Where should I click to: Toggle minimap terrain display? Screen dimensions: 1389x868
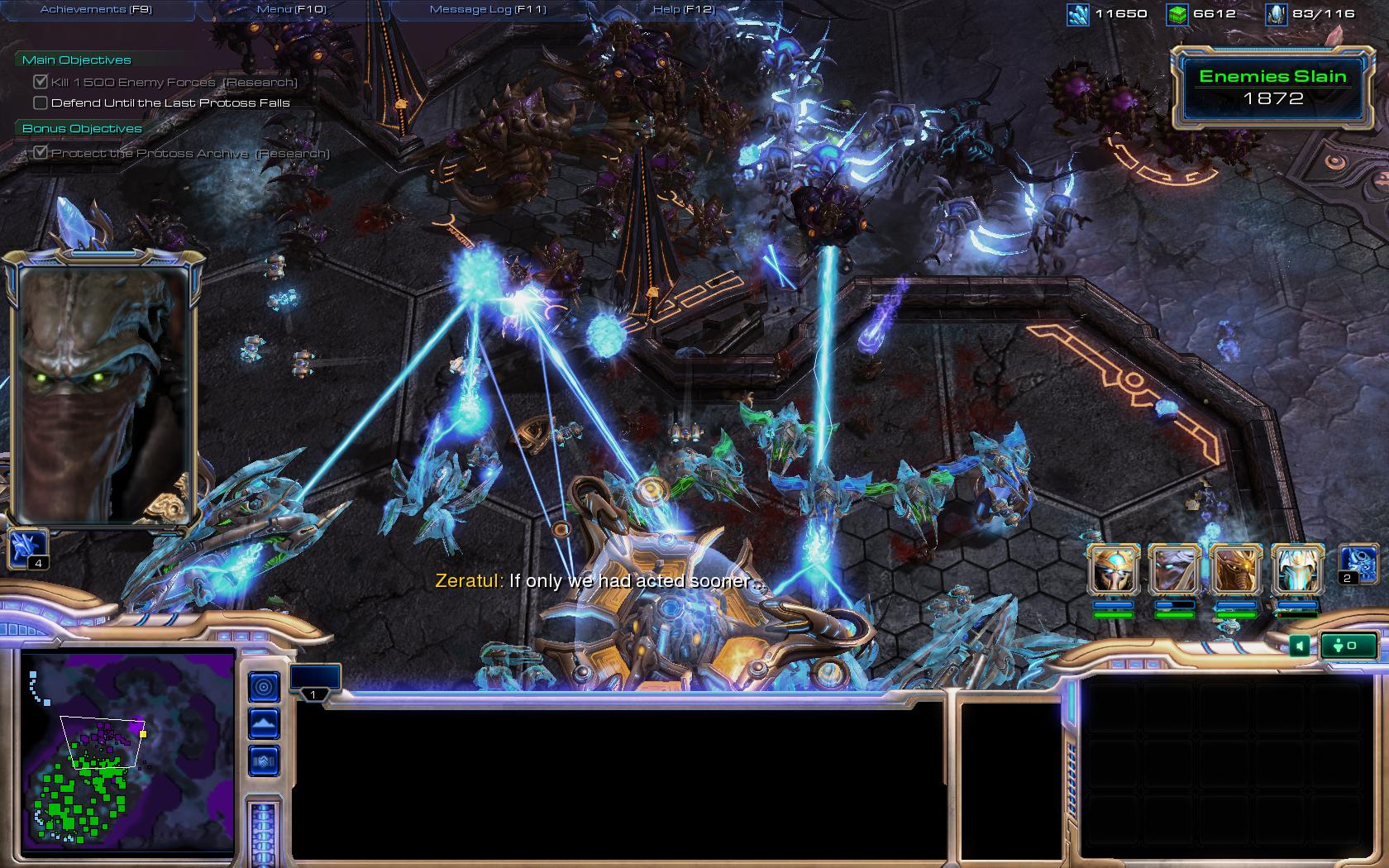click(x=265, y=724)
